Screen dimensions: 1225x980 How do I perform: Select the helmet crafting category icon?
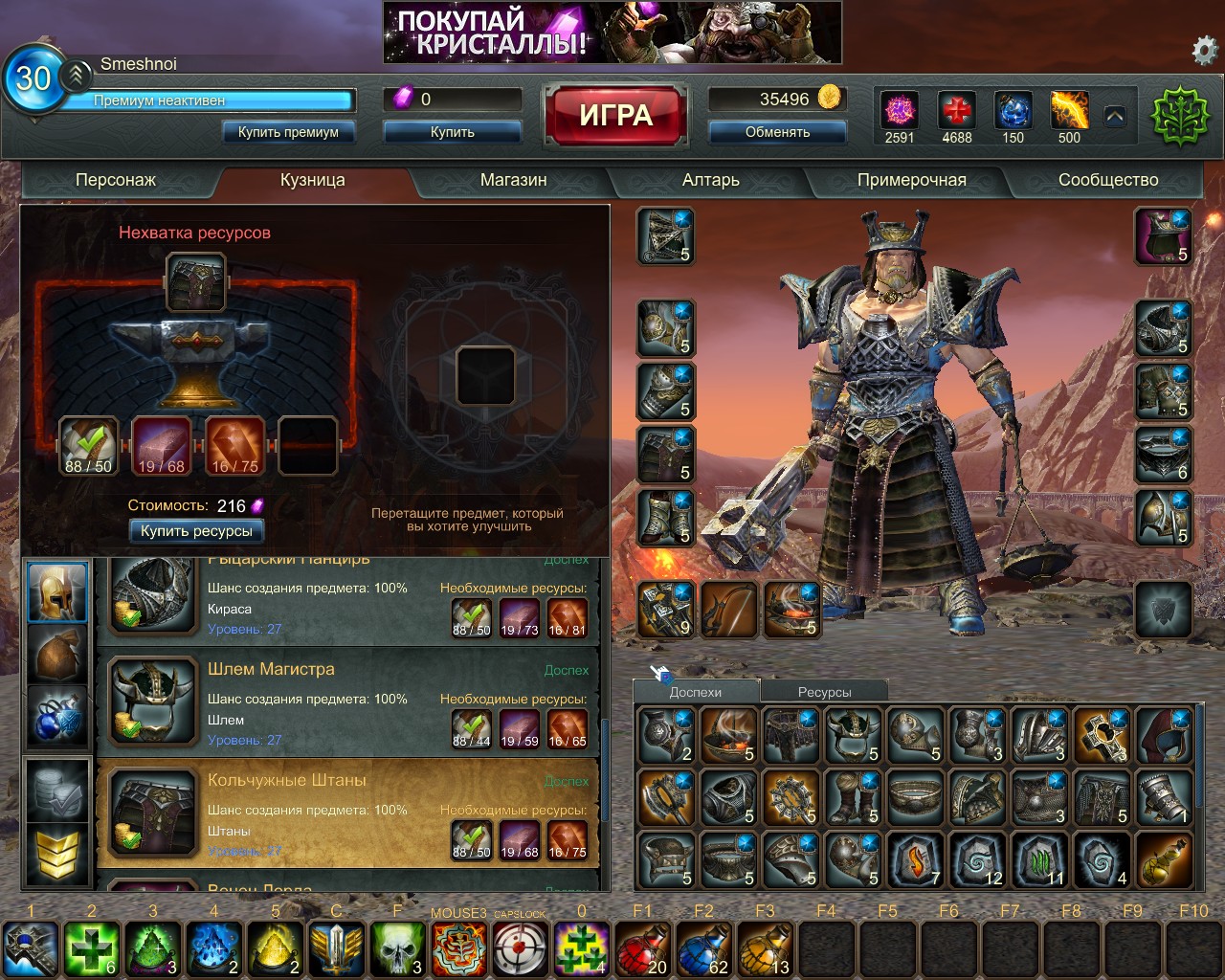coord(57,592)
